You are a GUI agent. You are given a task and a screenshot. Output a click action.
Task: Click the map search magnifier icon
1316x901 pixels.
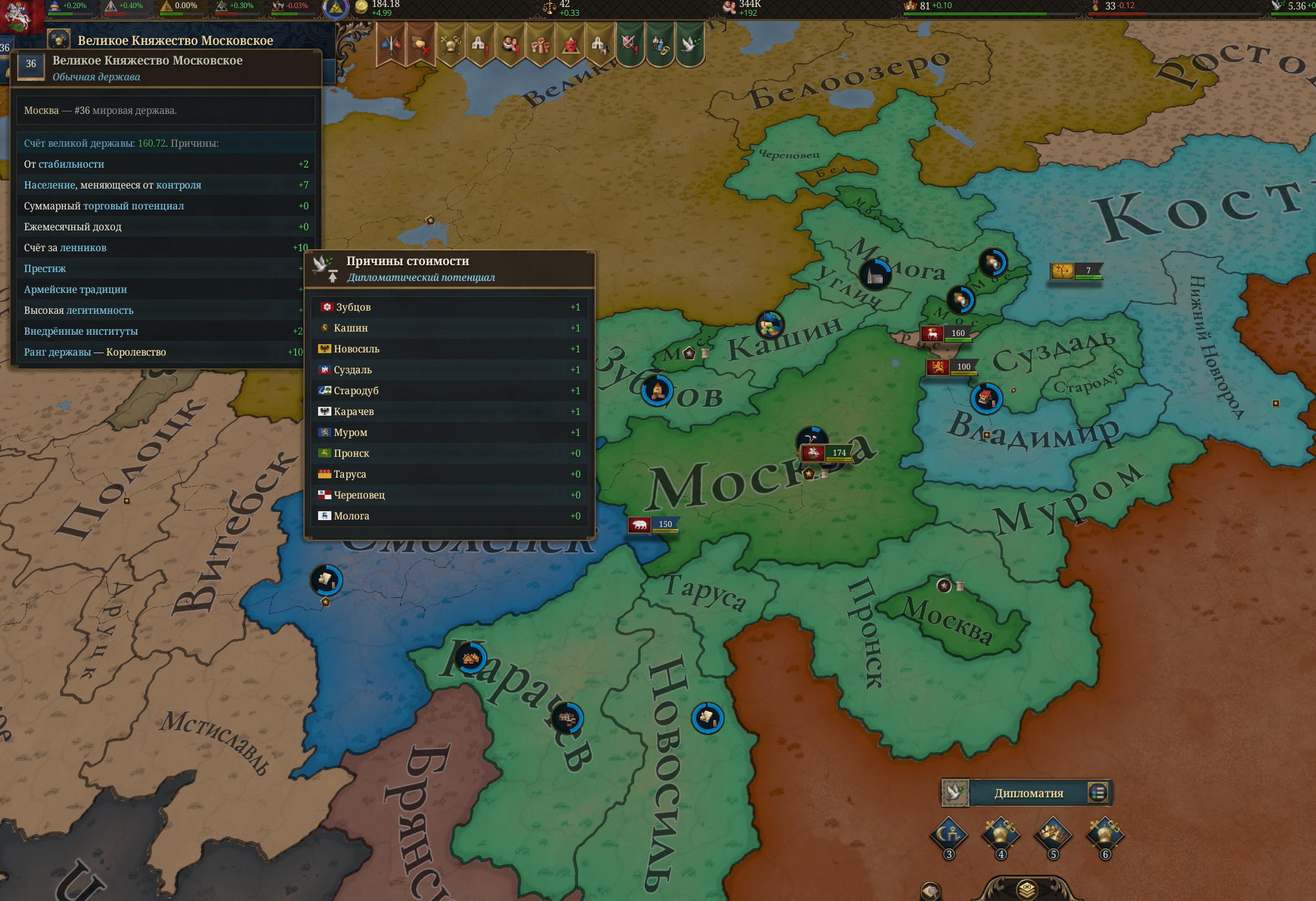click(930, 892)
